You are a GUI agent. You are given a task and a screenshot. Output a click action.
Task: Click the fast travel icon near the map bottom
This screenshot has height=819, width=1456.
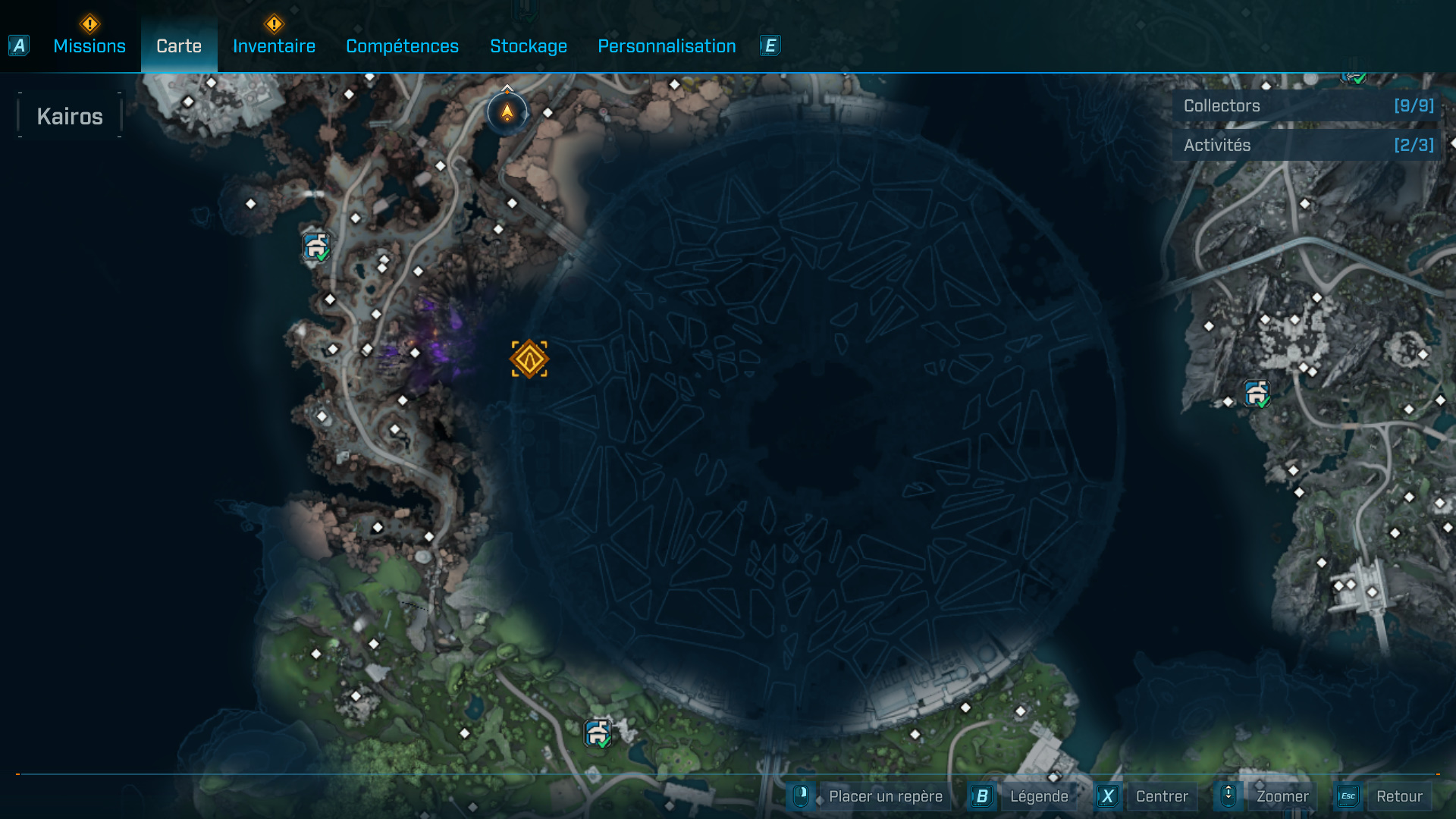coord(597,733)
